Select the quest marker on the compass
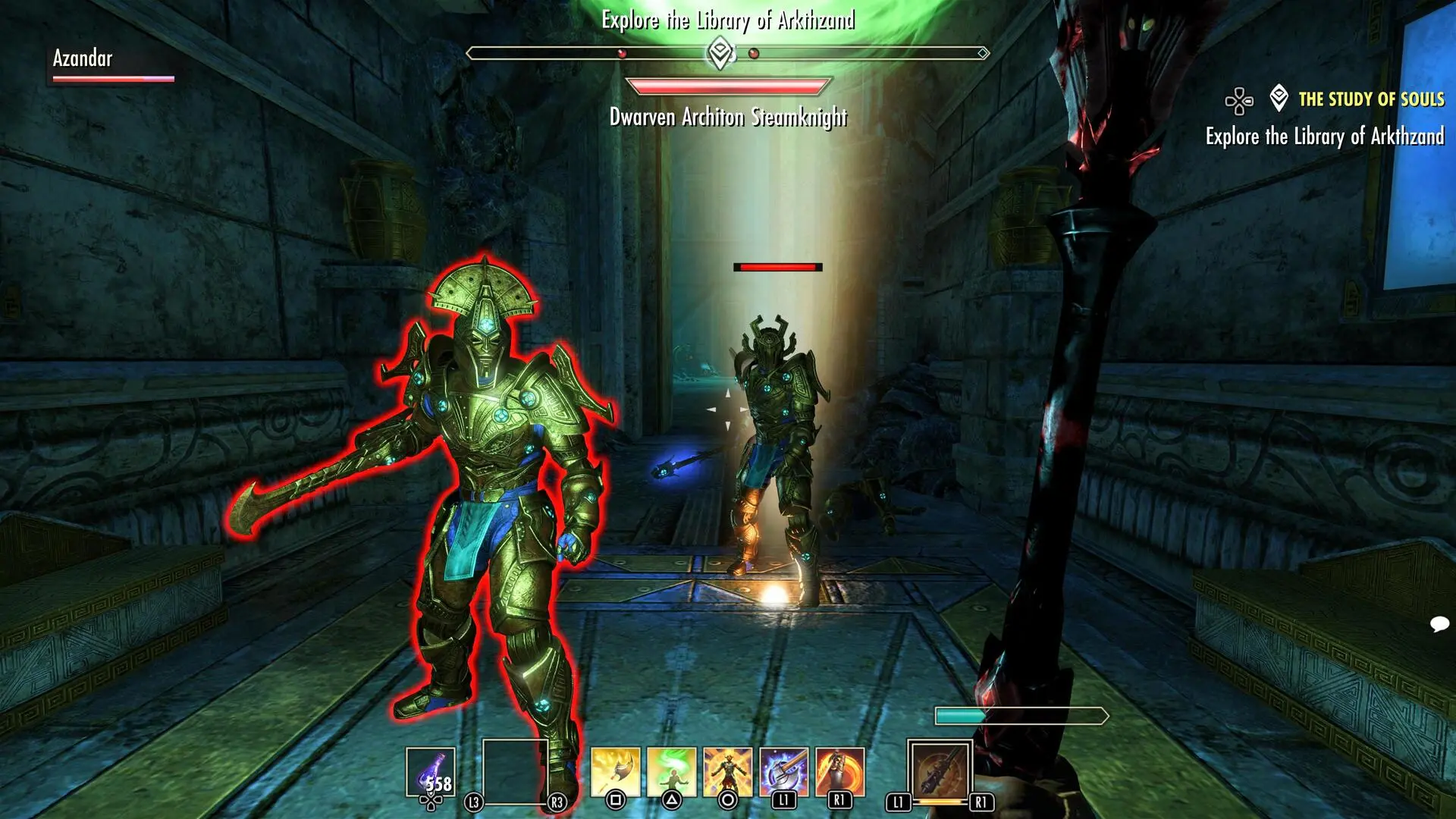This screenshot has height=819, width=1456. (x=720, y=53)
